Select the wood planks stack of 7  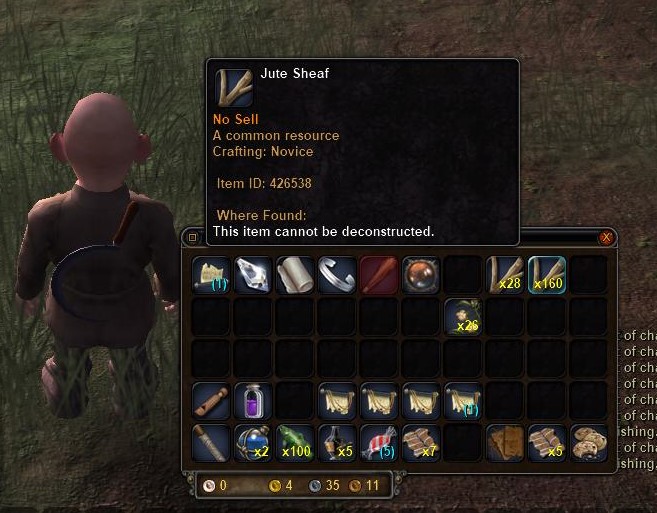click(x=421, y=442)
